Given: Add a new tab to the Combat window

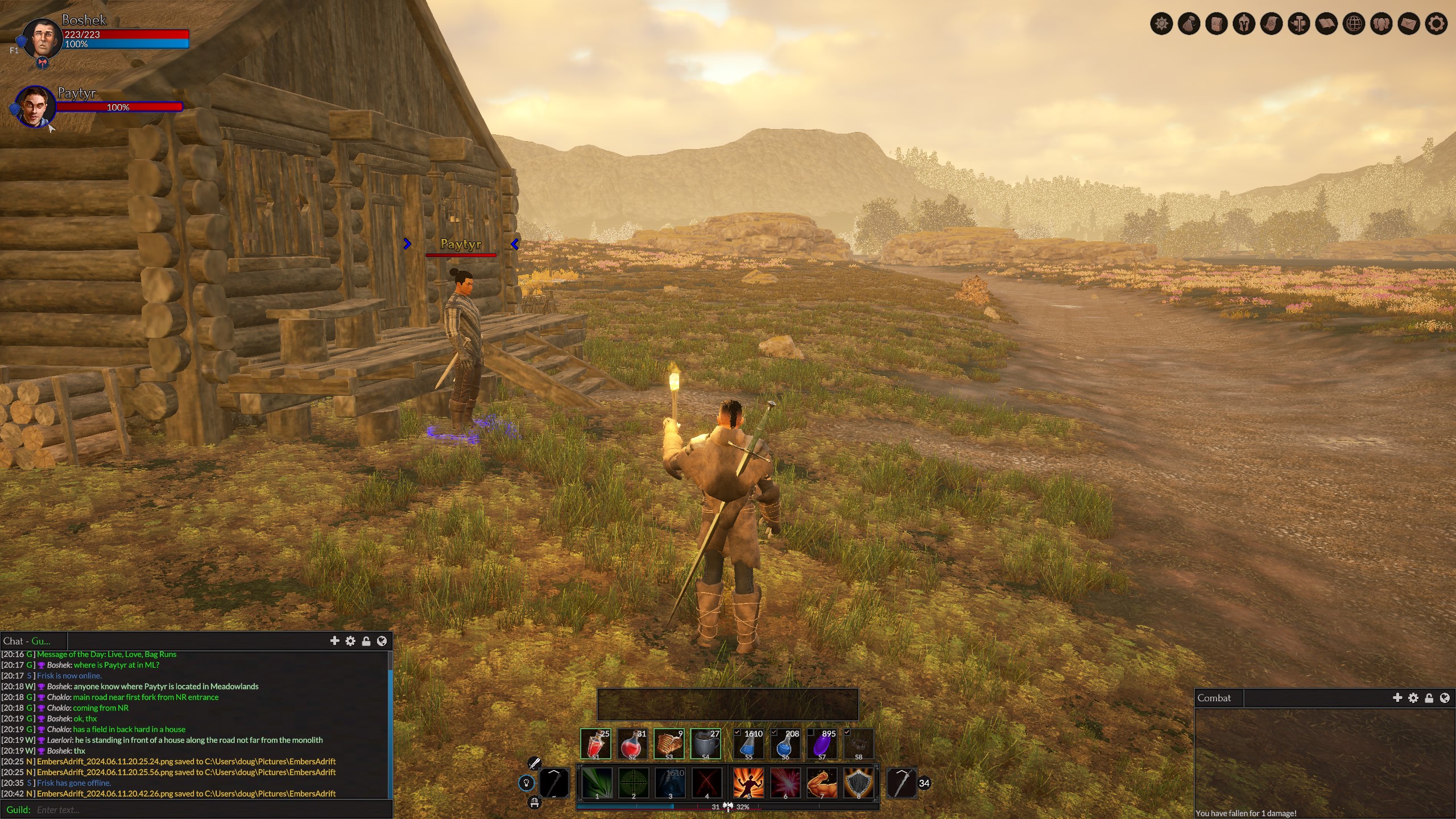Looking at the screenshot, I should (x=1397, y=698).
